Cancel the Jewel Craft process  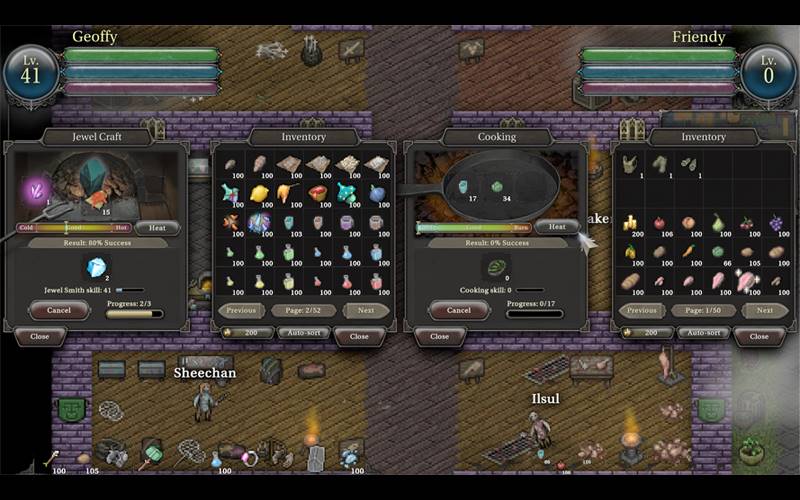(x=58, y=310)
